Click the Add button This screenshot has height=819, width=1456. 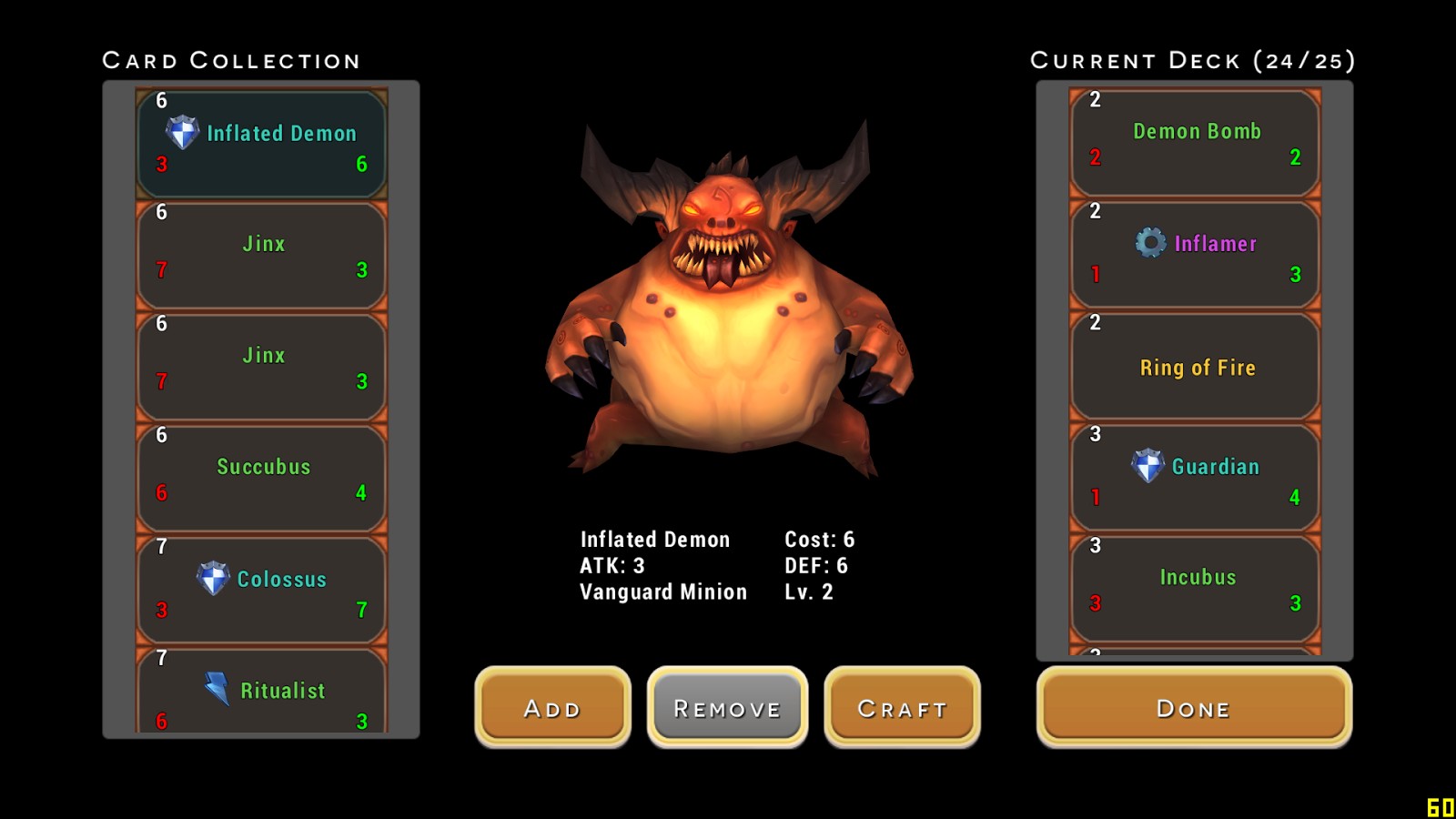pos(552,707)
